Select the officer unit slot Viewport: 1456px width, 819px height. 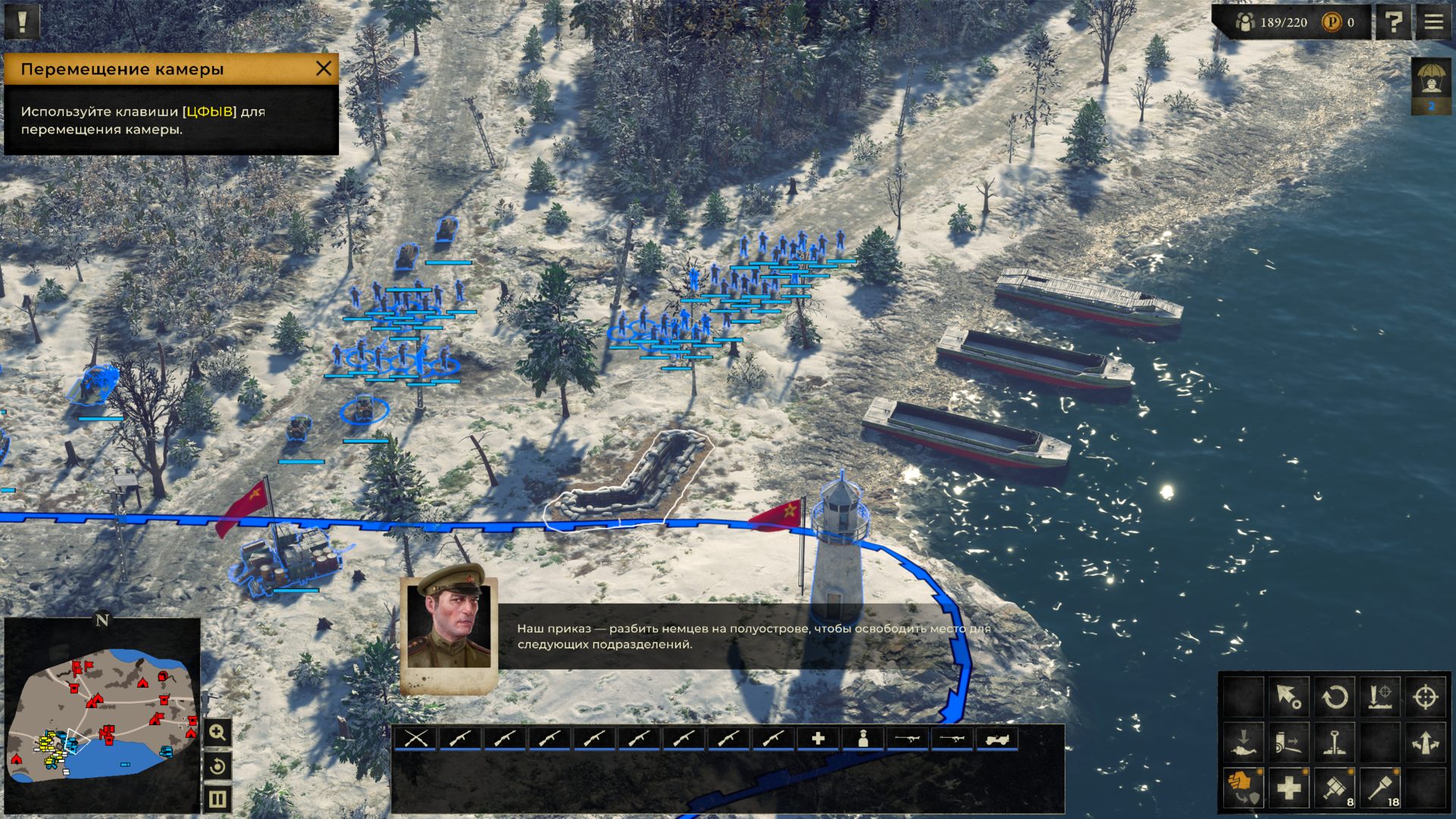pos(862,738)
